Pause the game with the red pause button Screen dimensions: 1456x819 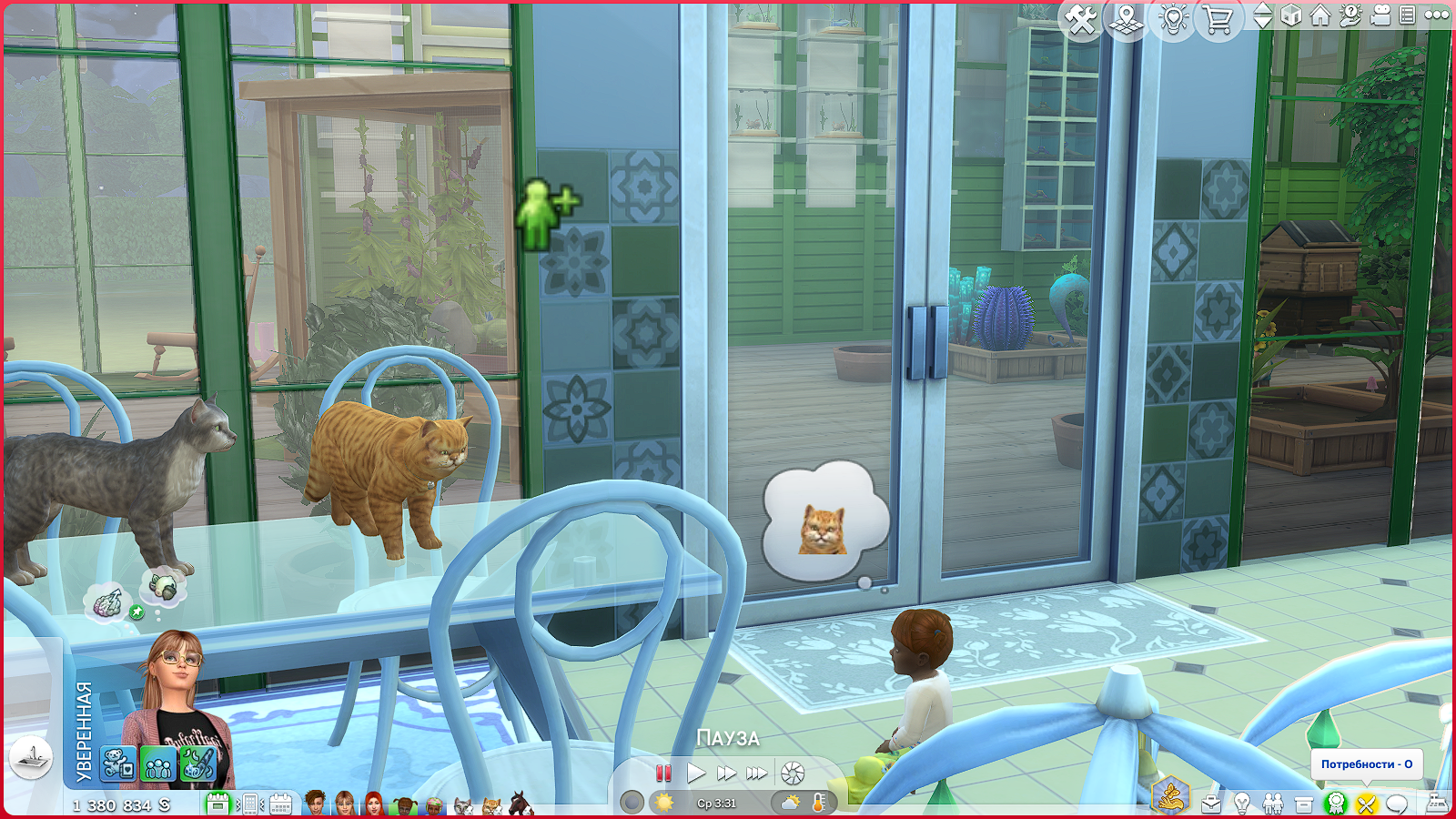coord(663,773)
